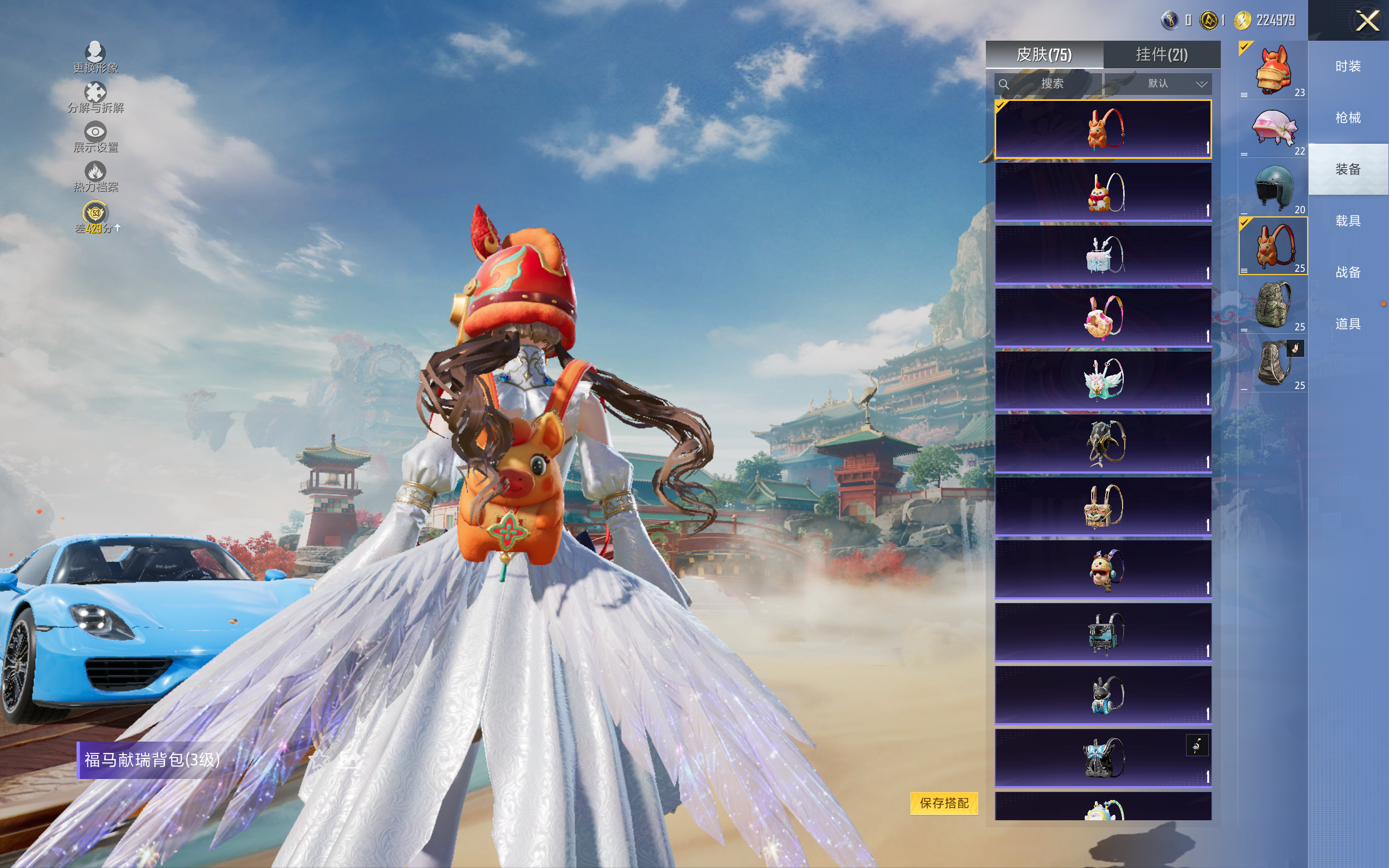Viewport: 1389px width, 868px height.
Task: Select the 载具 category
Action: (1348, 221)
